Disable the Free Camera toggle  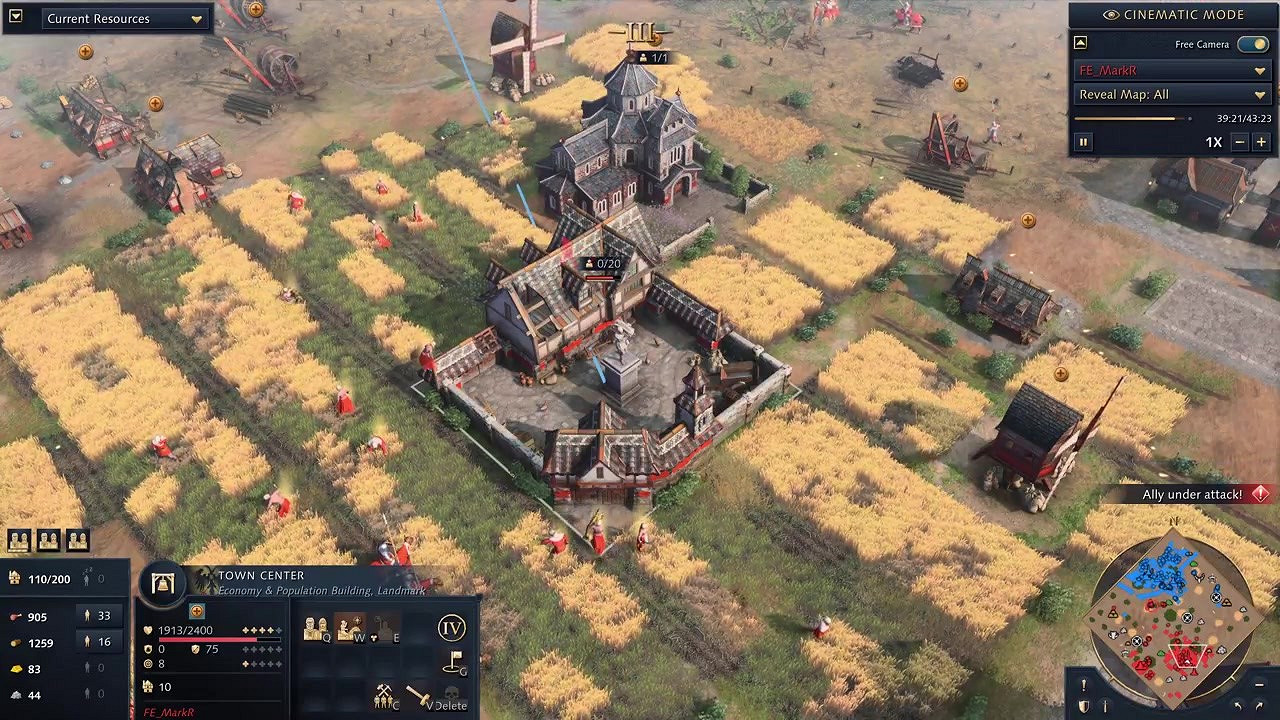coord(1254,44)
